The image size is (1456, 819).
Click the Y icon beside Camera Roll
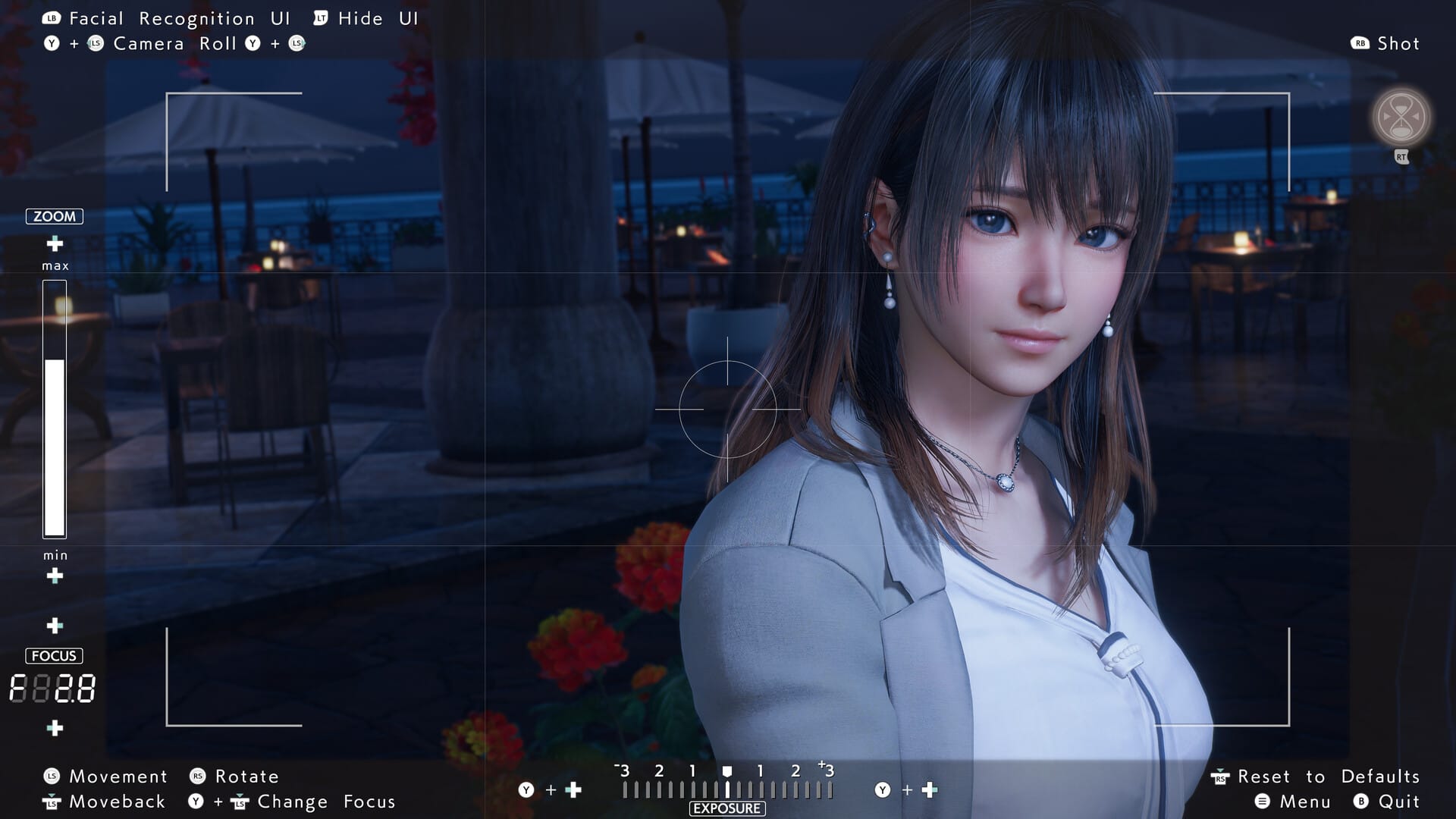tap(52, 43)
